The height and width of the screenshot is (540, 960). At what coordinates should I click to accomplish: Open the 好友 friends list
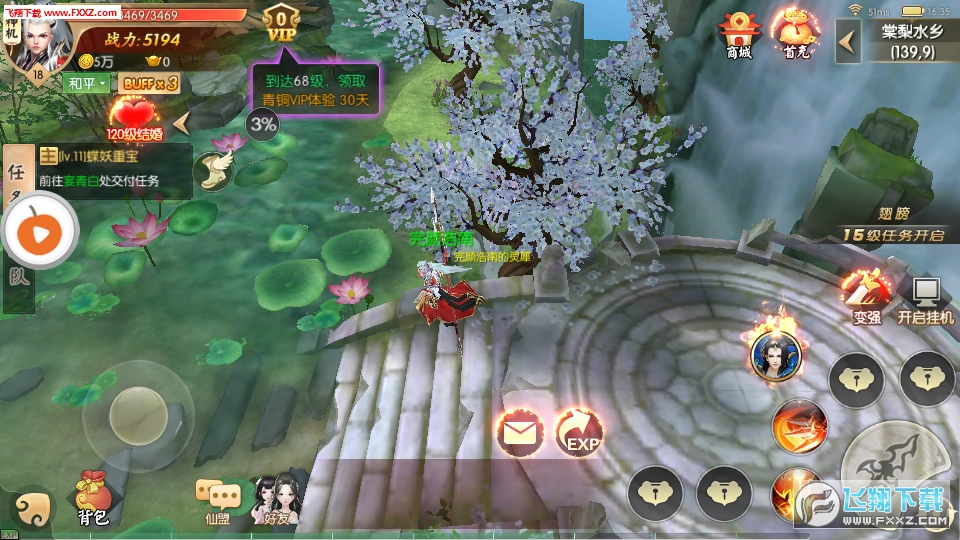[x=275, y=498]
